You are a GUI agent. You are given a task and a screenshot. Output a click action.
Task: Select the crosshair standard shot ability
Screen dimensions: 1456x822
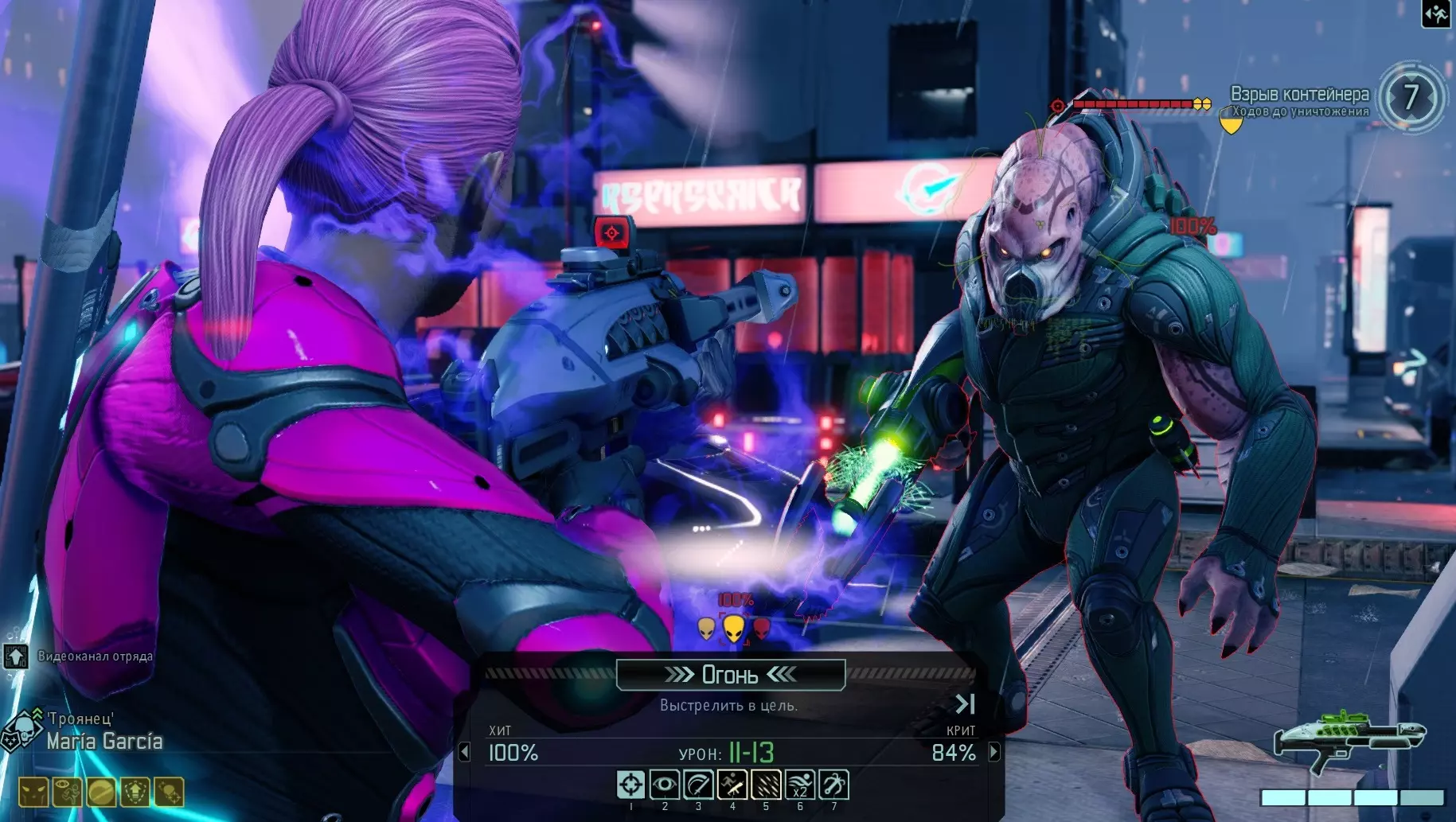pos(630,785)
